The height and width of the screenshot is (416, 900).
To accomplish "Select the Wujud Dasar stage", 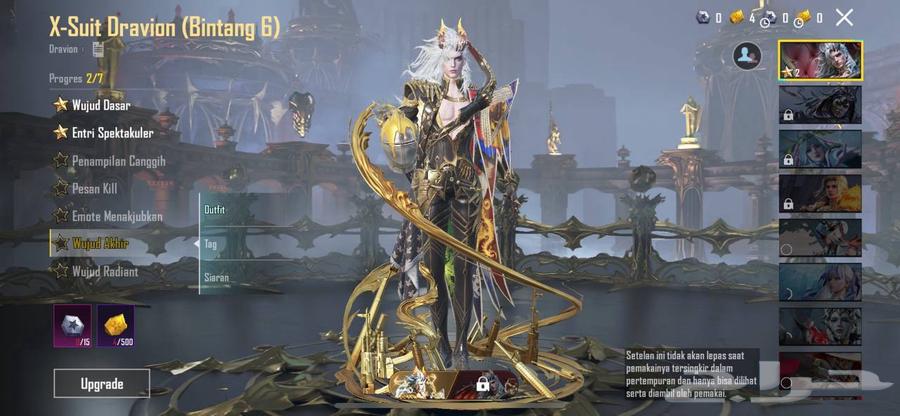I will coord(100,104).
